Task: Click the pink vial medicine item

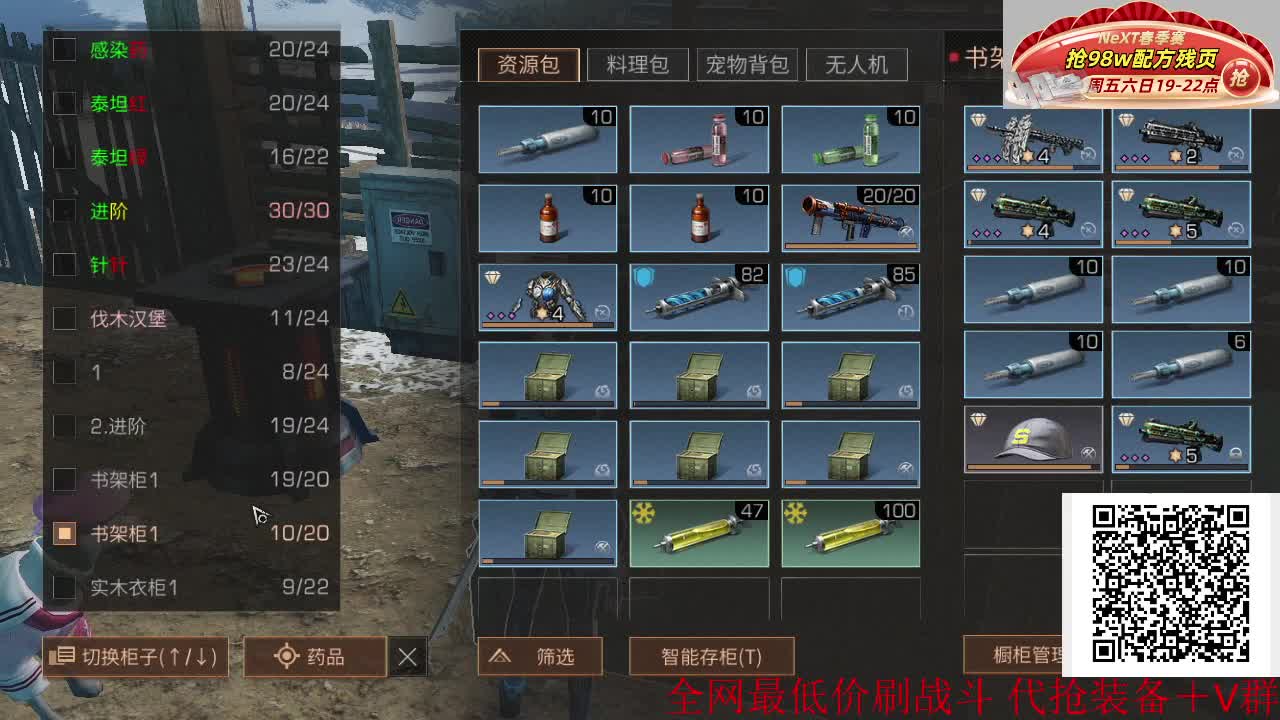Action: (x=699, y=139)
